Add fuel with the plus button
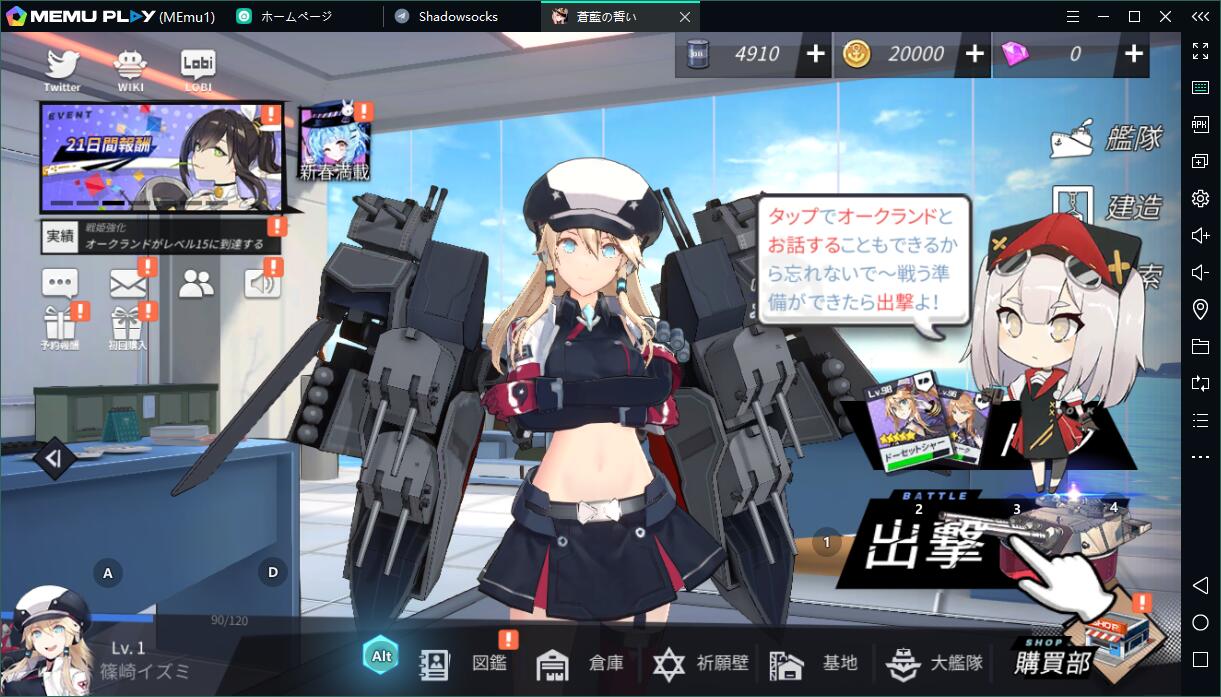This screenshot has width=1221, height=697. tap(816, 54)
